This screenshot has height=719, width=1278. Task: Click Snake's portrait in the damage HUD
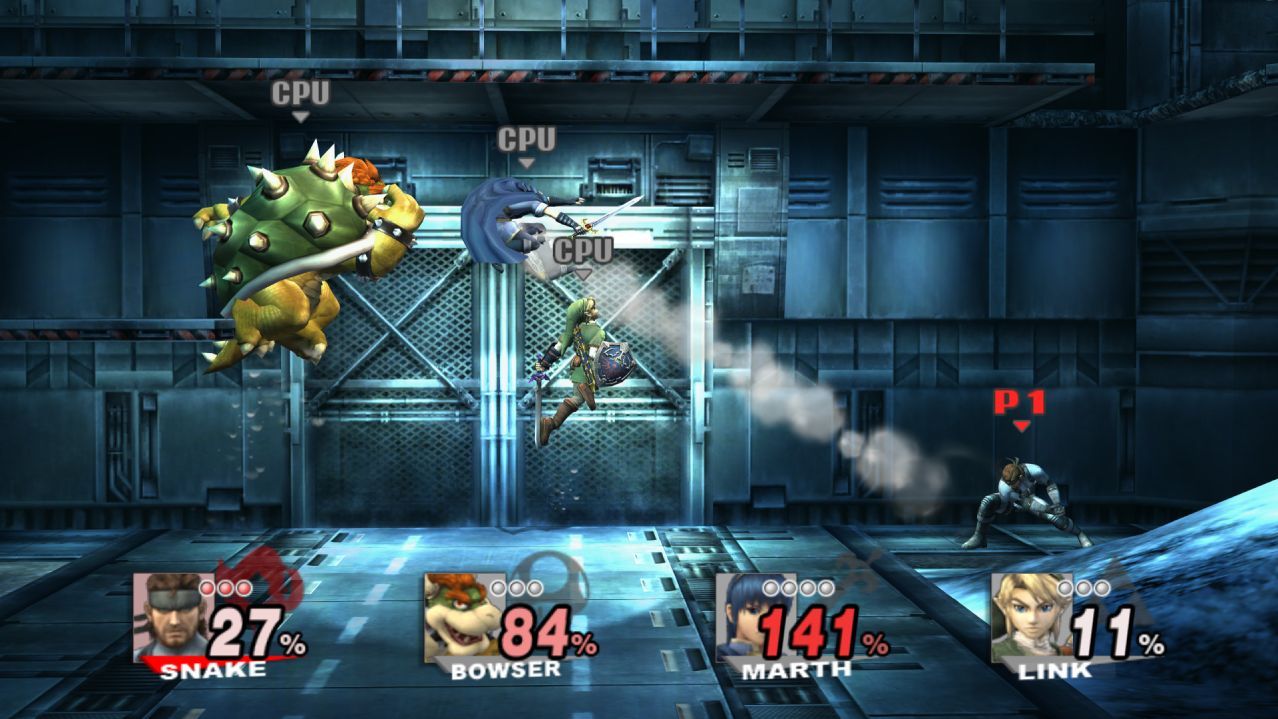(x=171, y=617)
